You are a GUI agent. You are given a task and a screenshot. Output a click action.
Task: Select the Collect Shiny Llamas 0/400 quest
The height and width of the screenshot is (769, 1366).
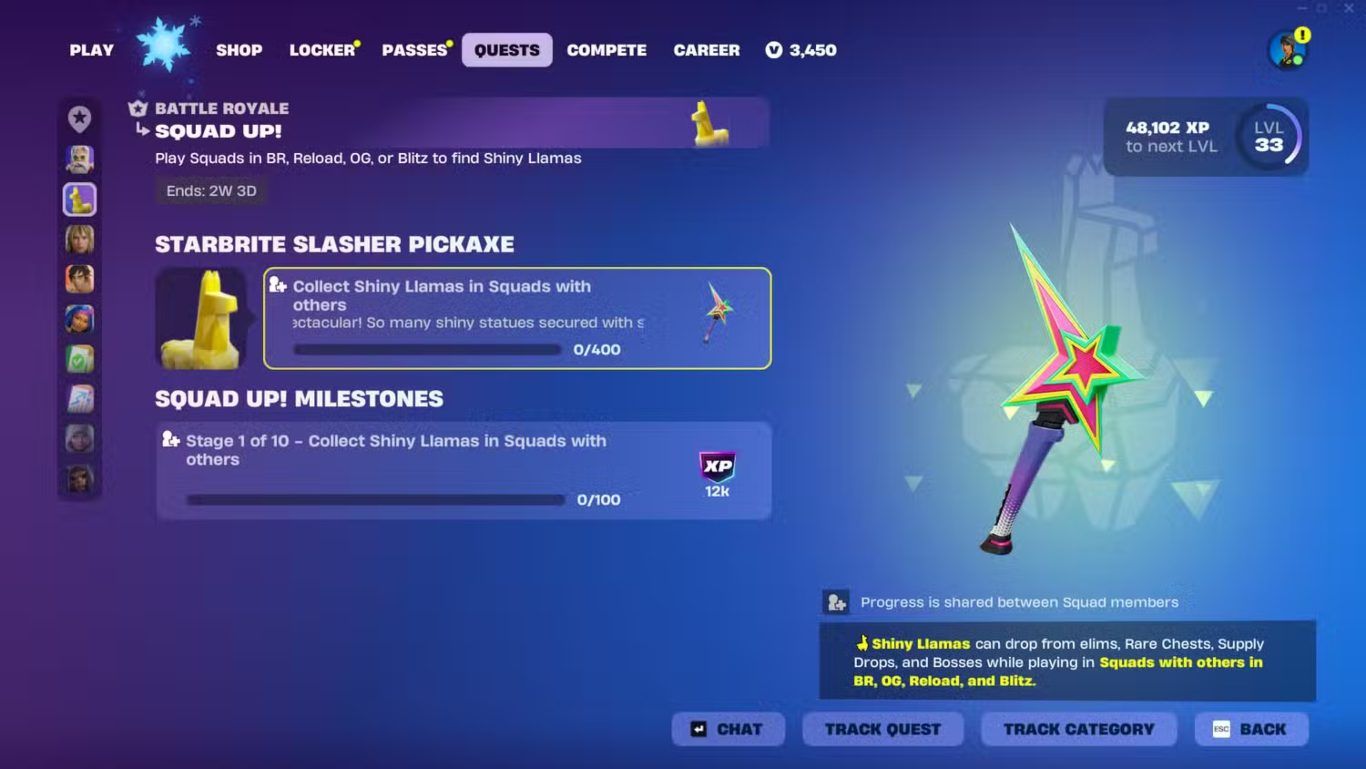point(517,318)
